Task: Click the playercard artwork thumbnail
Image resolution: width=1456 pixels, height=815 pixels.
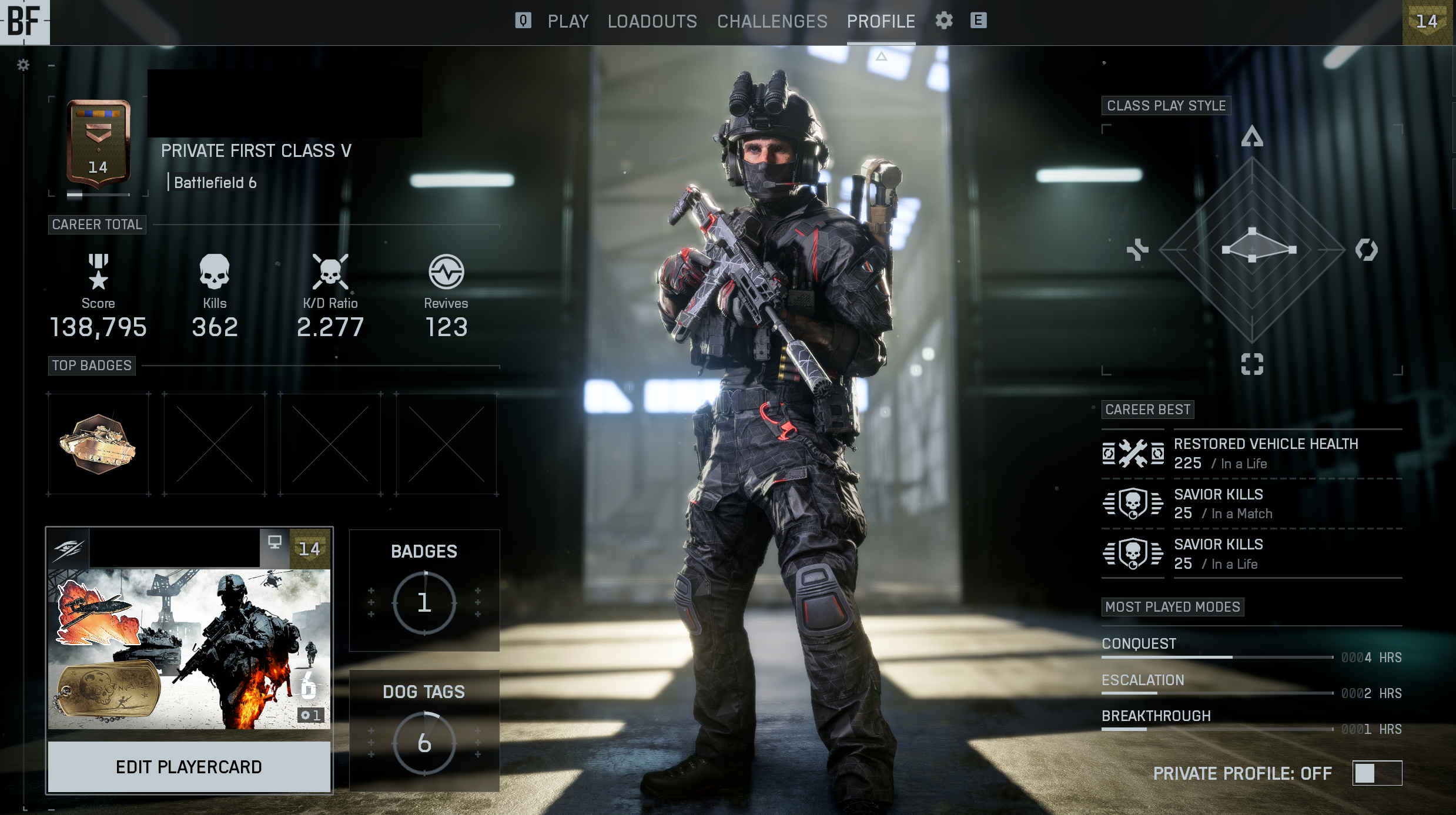Action: coord(189,648)
